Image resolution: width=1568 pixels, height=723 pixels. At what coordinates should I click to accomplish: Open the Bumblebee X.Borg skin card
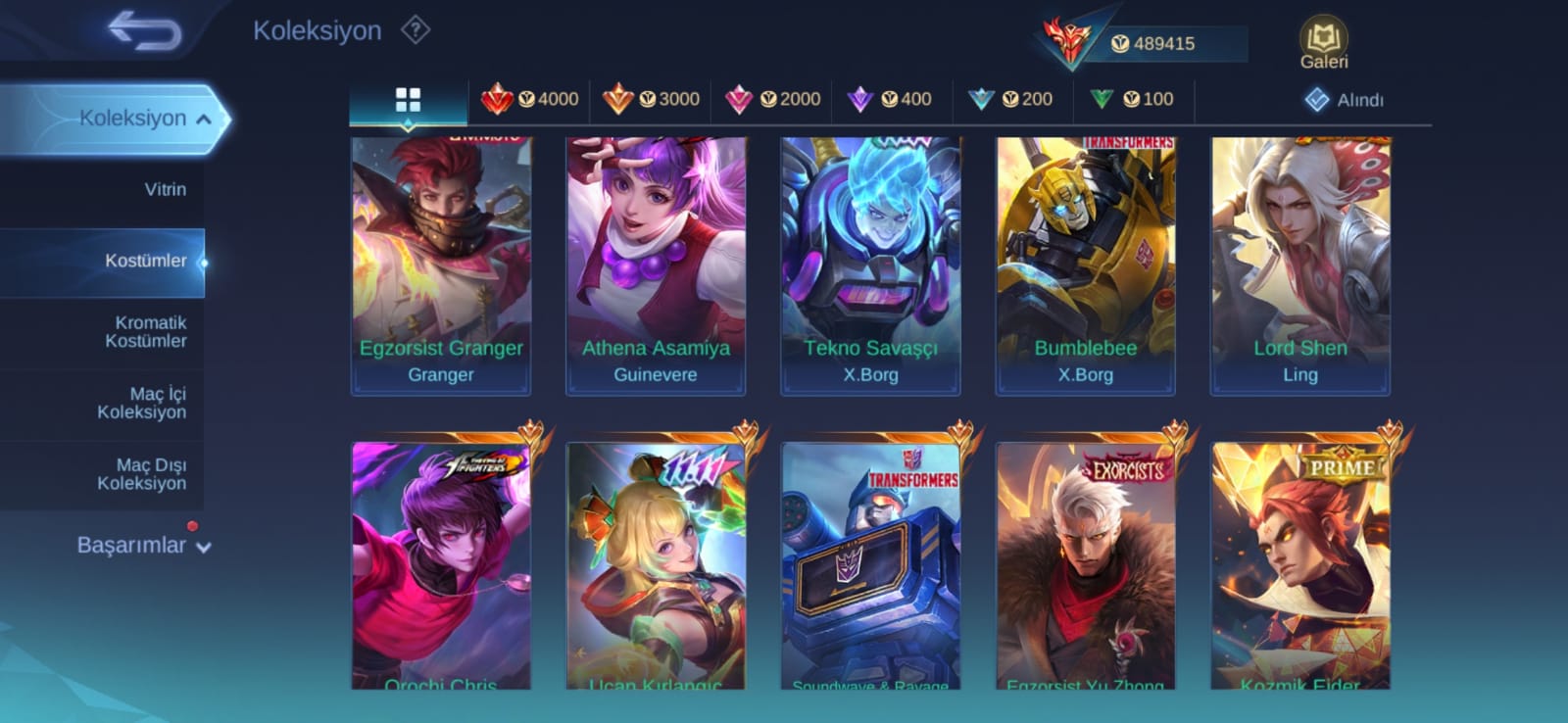(x=1085, y=265)
